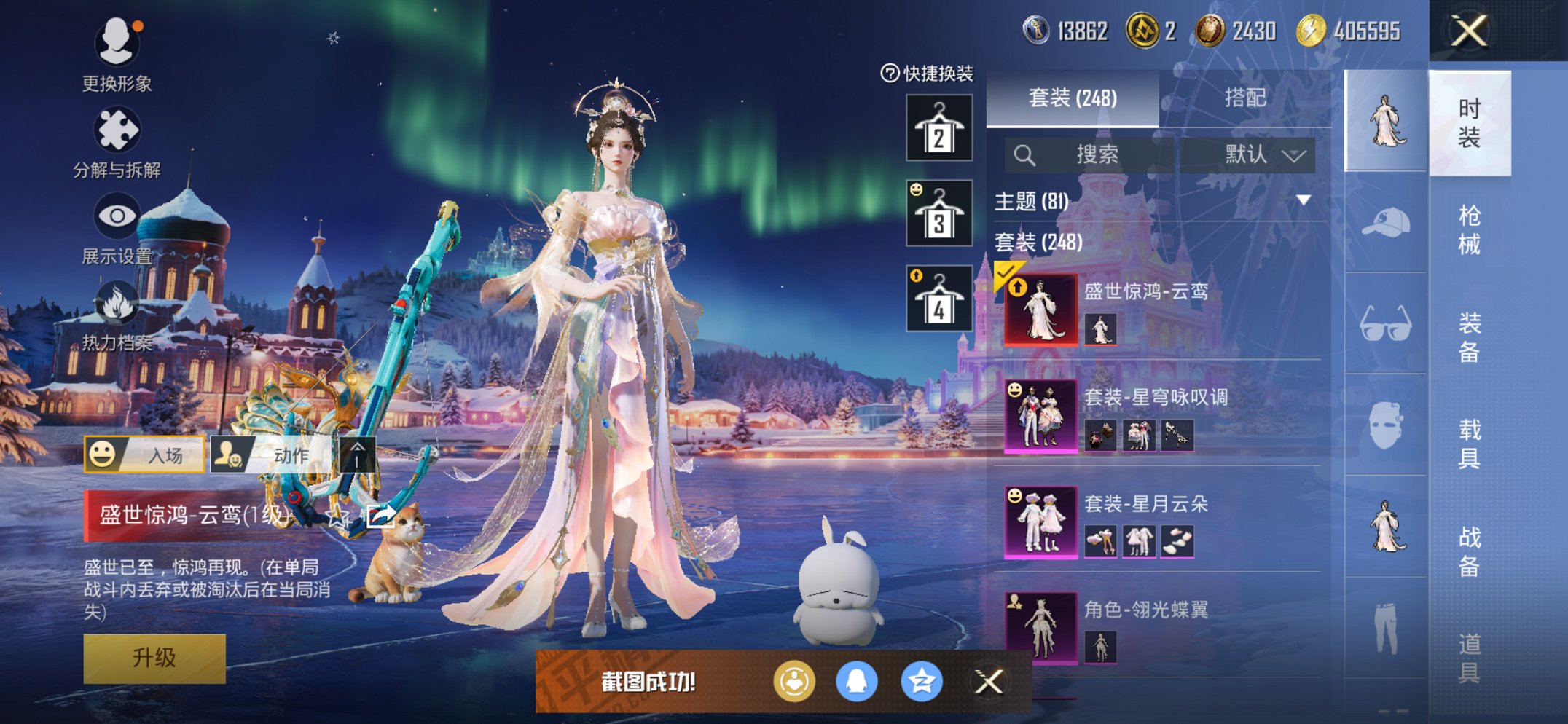Screen dimensions: 1568x724
Task: Open 更换形象 change appearance
Action: (117, 55)
